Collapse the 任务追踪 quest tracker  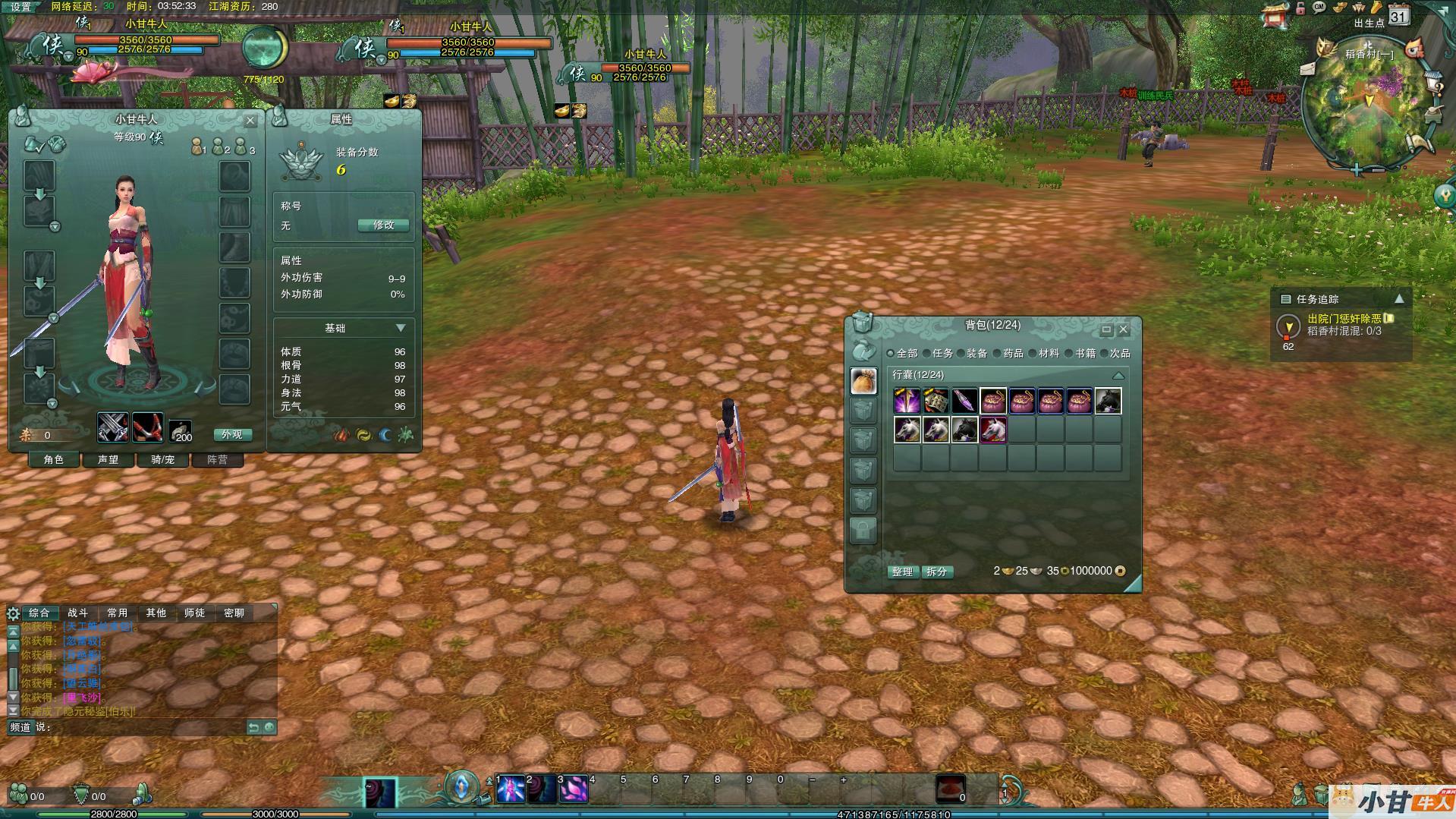(x=1399, y=299)
